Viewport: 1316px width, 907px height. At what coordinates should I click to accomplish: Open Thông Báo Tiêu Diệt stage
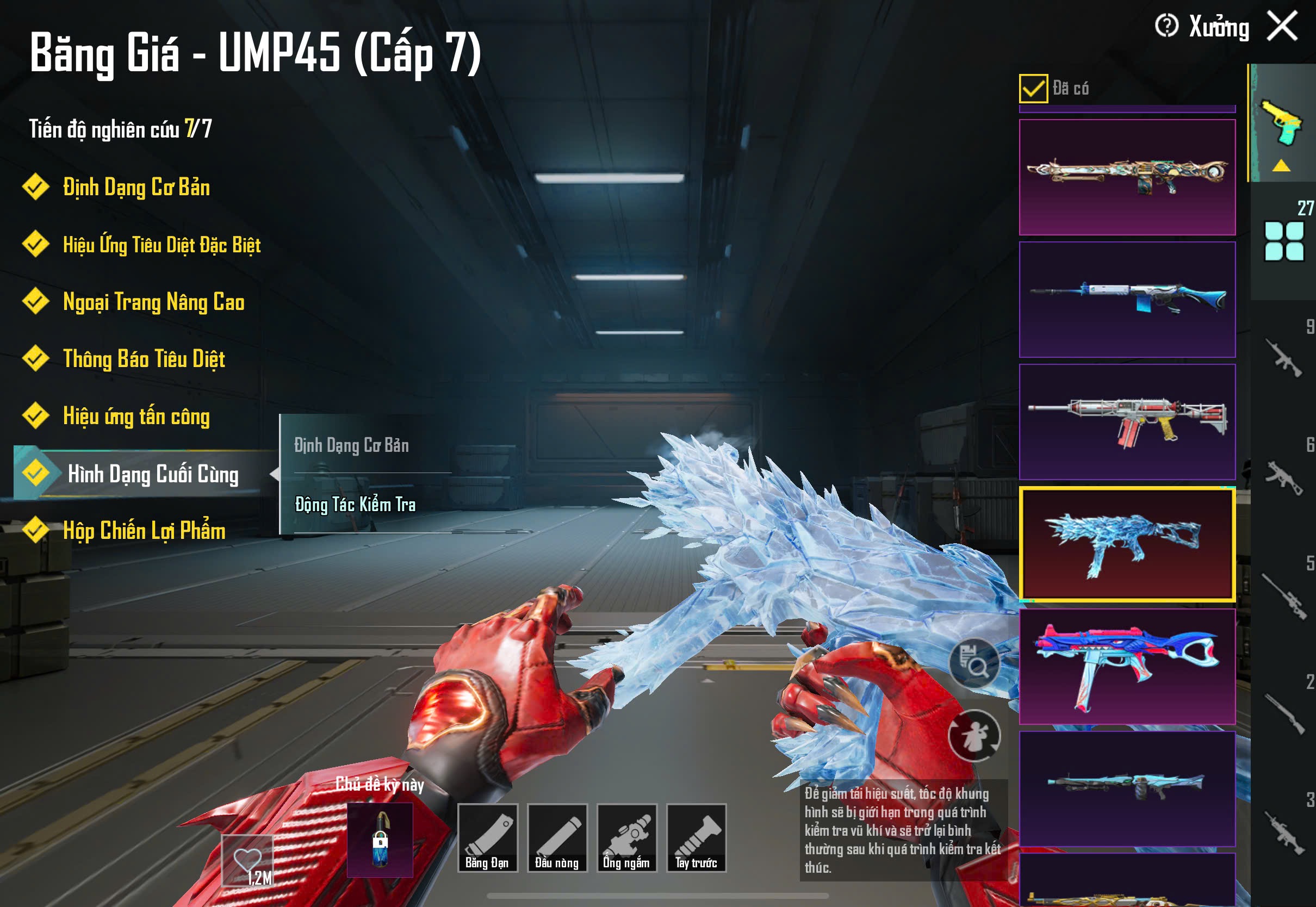tap(144, 359)
